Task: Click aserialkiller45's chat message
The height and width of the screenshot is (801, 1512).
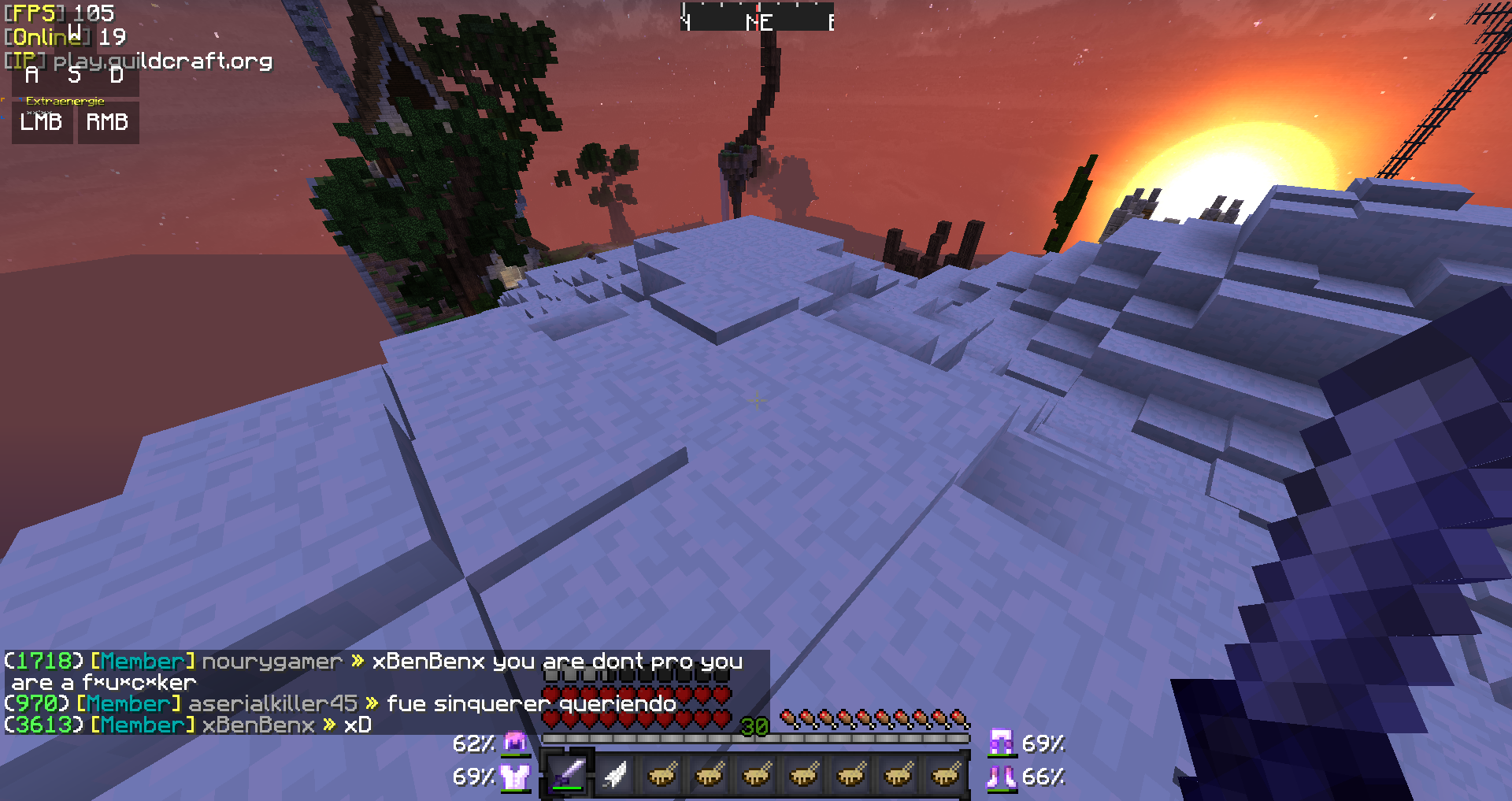Action: 532,703
